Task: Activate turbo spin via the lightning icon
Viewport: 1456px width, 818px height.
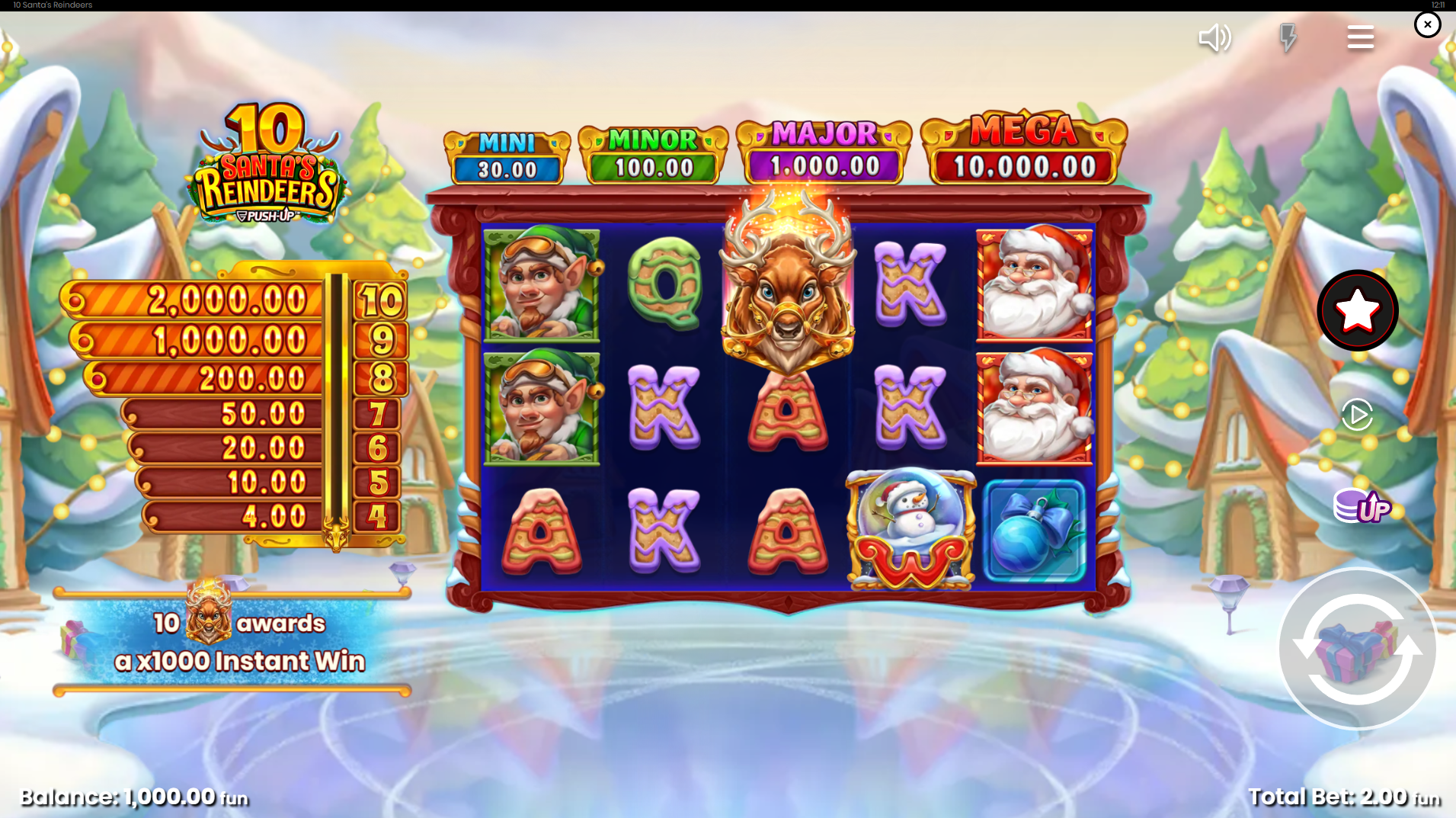Action: (1288, 37)
